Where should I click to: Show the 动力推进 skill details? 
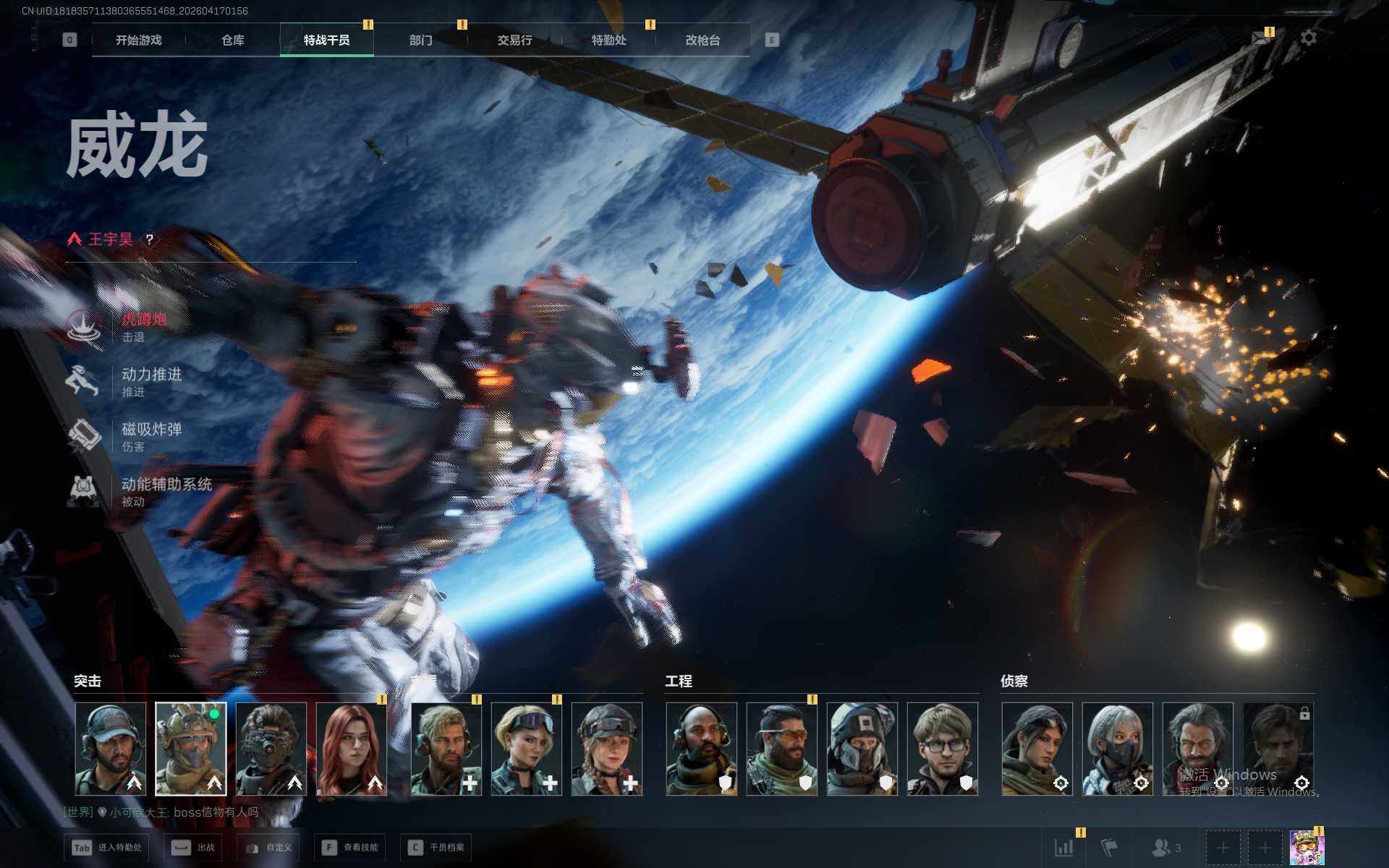[x=150, y=380]
